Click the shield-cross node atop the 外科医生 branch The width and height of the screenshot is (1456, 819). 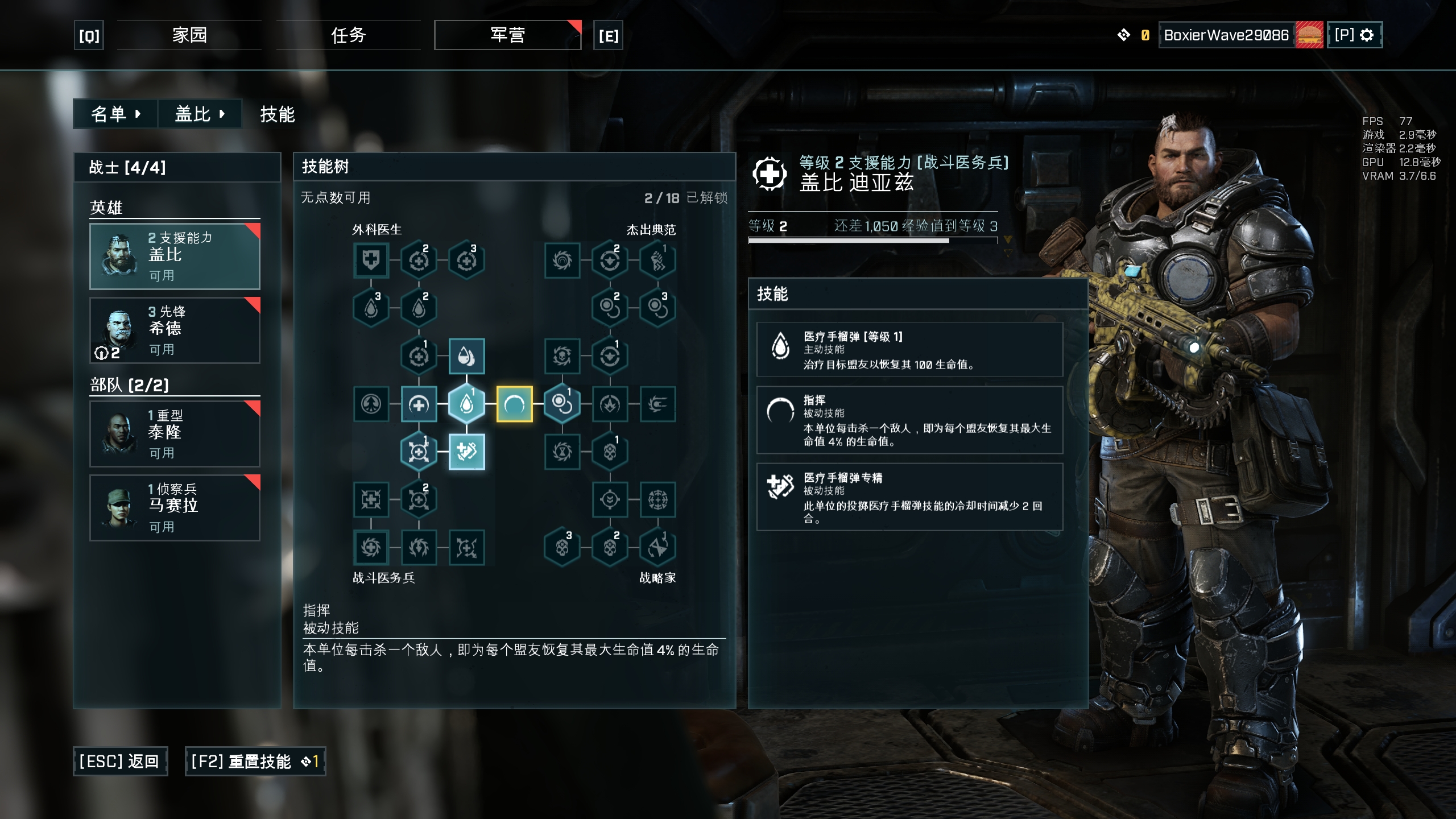pos(371,260)
